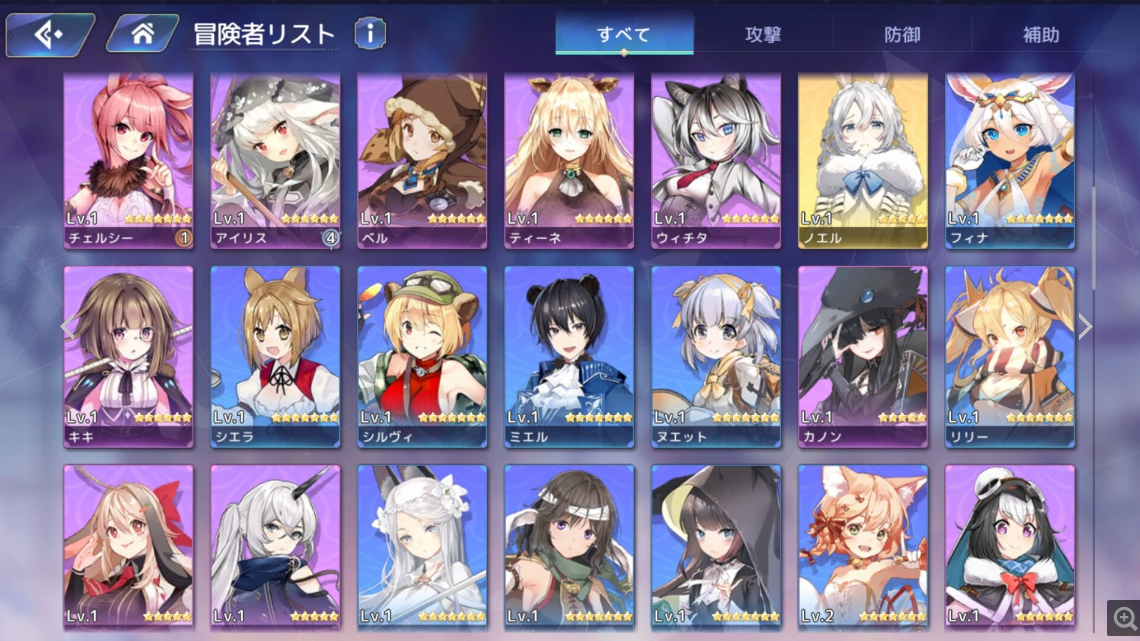Select the ウィチタ character card
This screenshot has height=641, width=1140.
click(716, 160)
